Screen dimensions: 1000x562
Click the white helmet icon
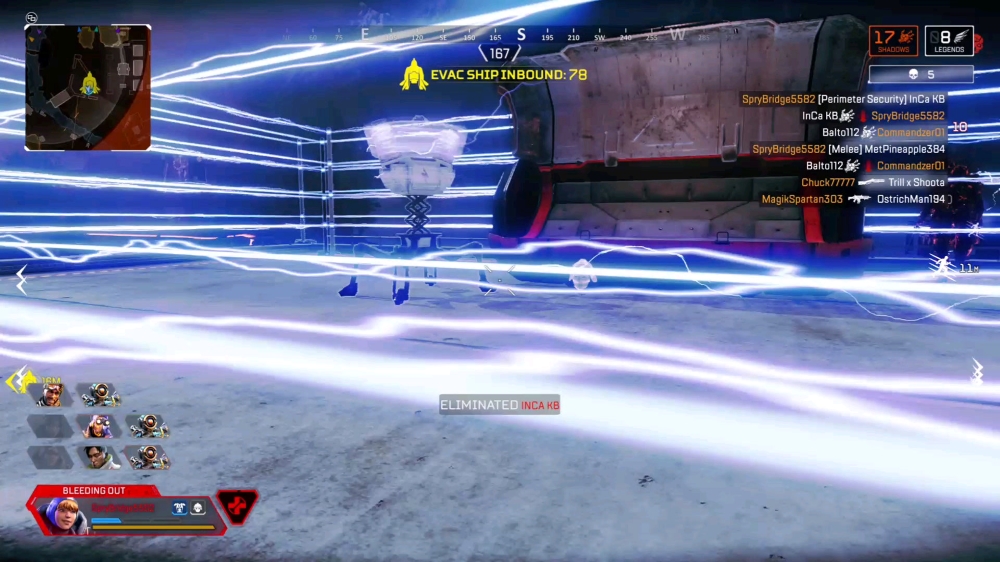(x=197, y=508)
